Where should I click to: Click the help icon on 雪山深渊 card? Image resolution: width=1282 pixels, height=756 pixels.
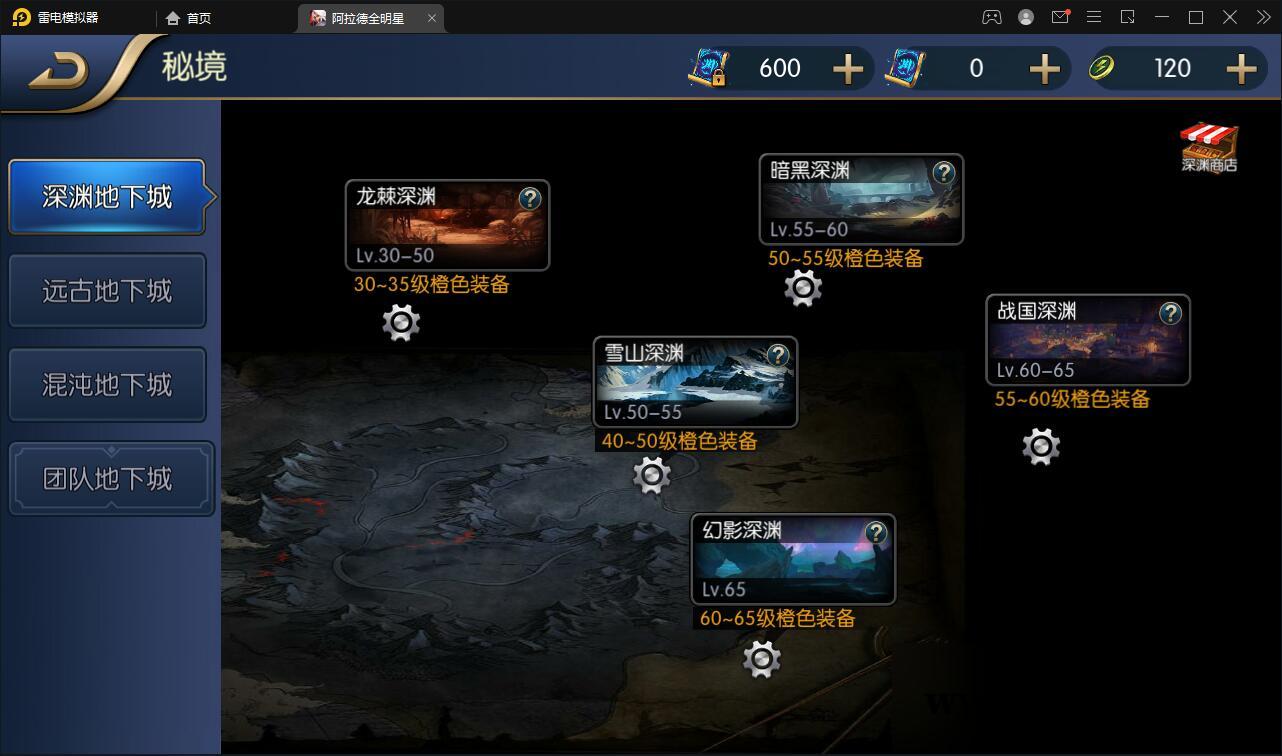778,355
